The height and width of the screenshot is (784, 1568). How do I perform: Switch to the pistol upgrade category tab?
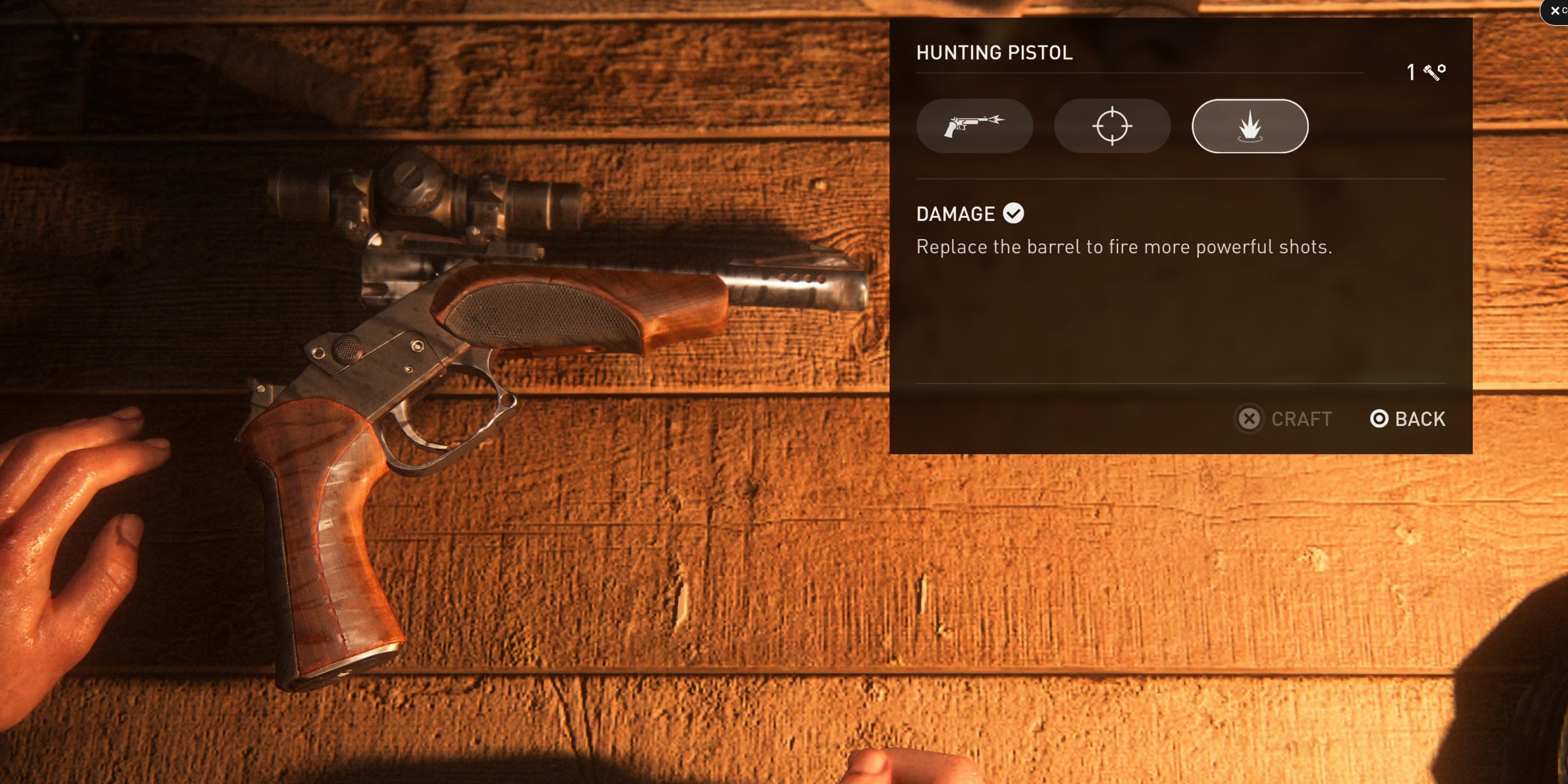(x=975, y=125)
